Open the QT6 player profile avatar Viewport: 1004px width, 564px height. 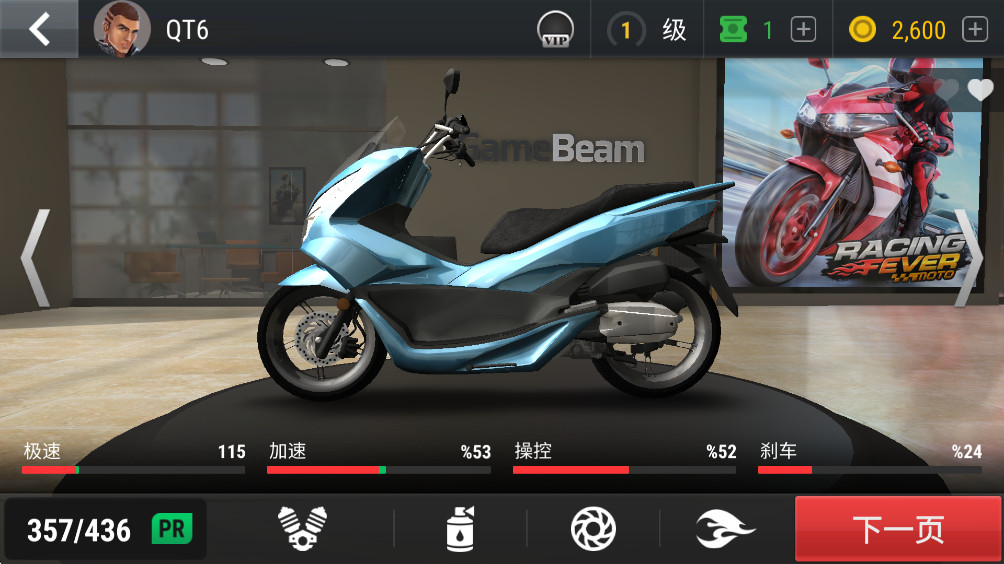(x=122, y=30)
